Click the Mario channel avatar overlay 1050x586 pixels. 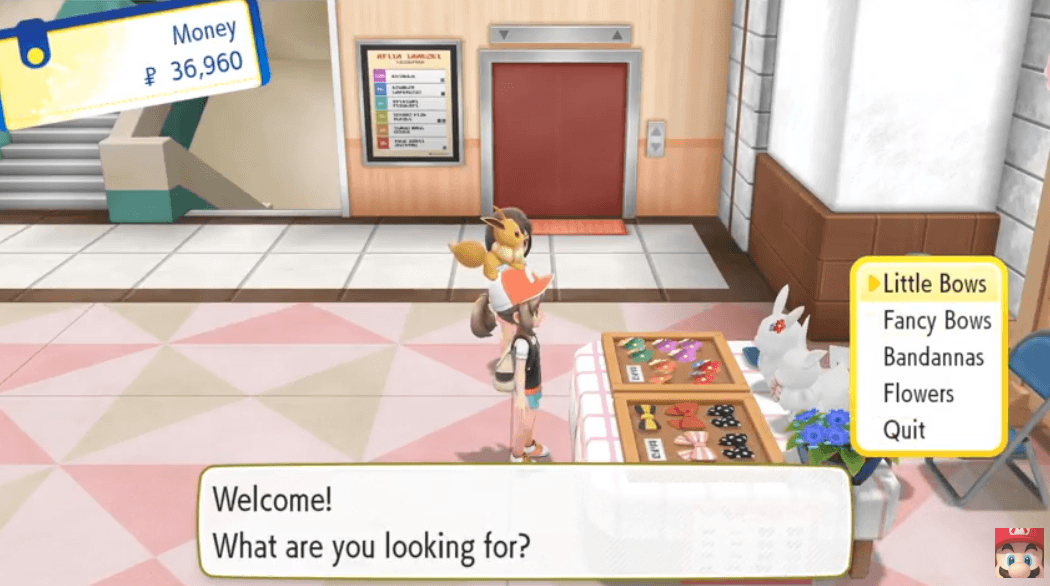point(1016,553)
